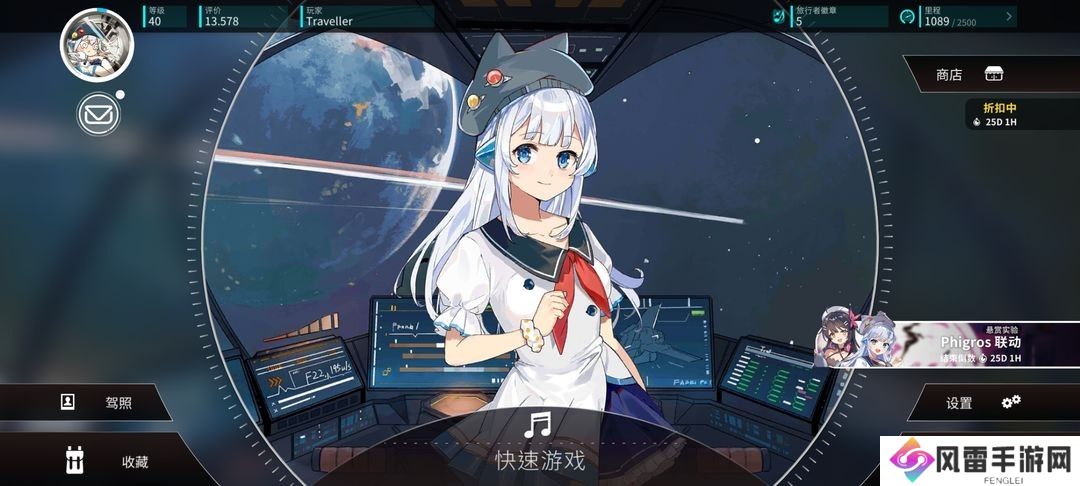This screenshot has height=486, width=1080.
Task: View the 折扣中 discount offer
Action: tap(1020, 114)
